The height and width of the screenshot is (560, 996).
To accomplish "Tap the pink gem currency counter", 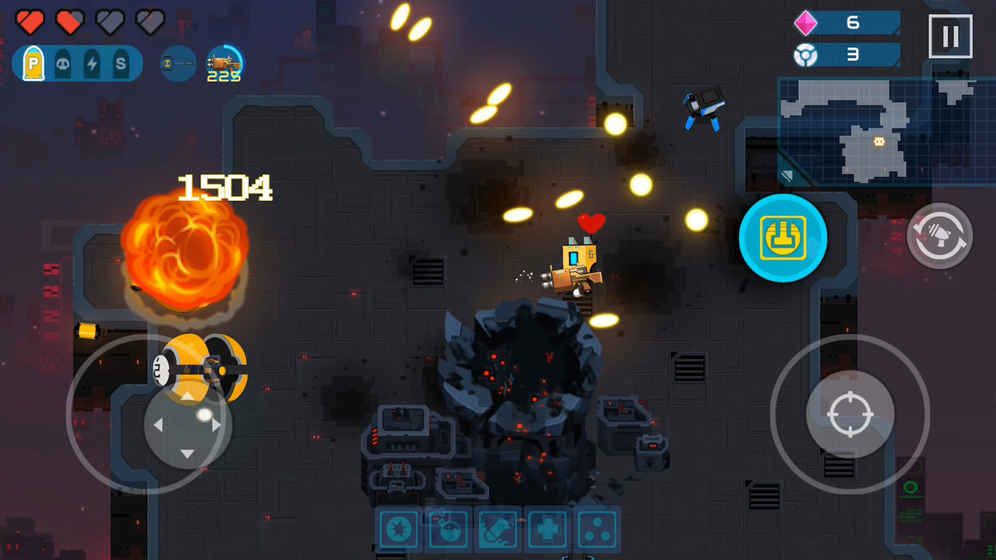I will point(846,23).
